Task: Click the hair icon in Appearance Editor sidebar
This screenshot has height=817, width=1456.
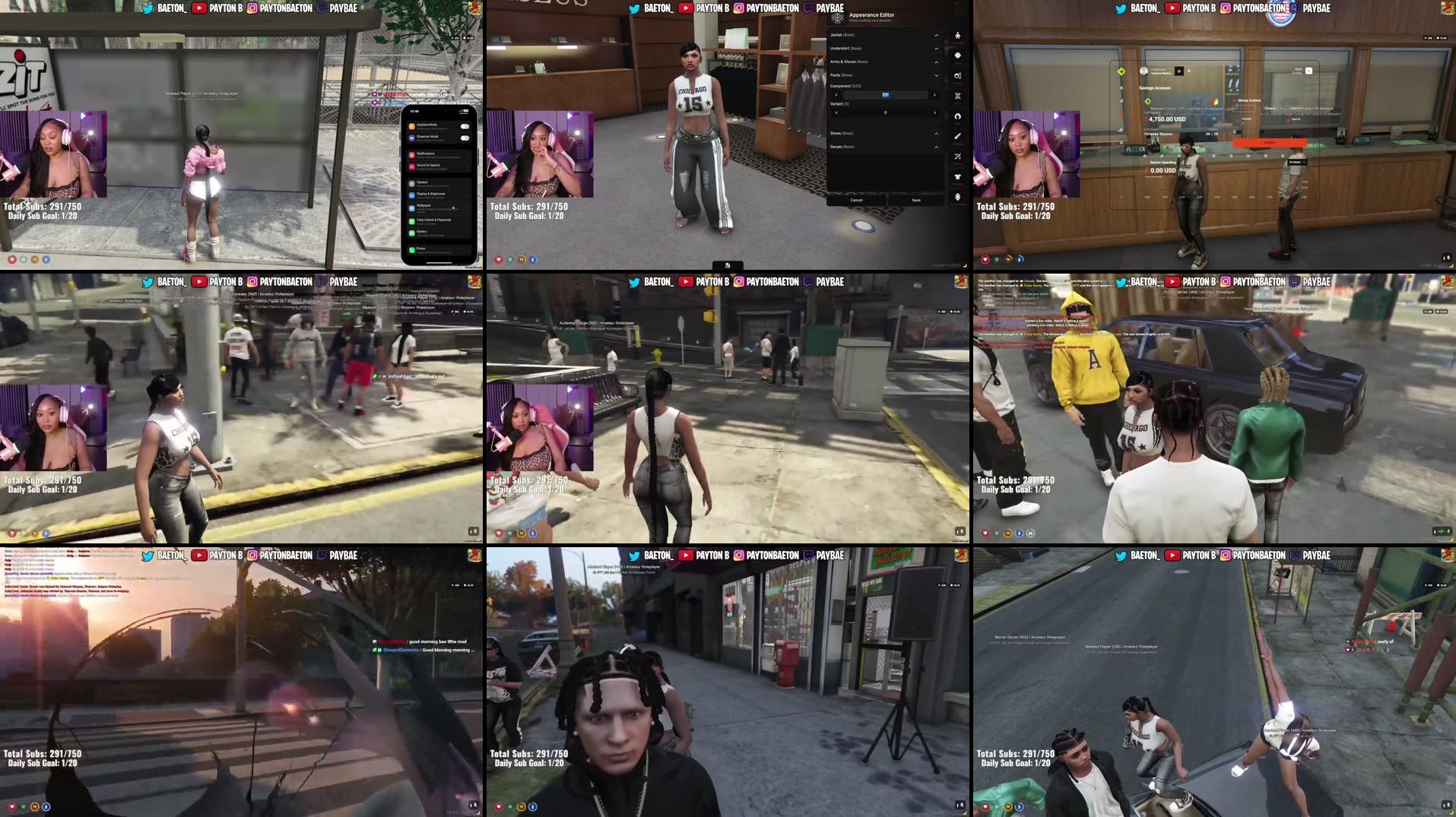Action: pos(957,114)
